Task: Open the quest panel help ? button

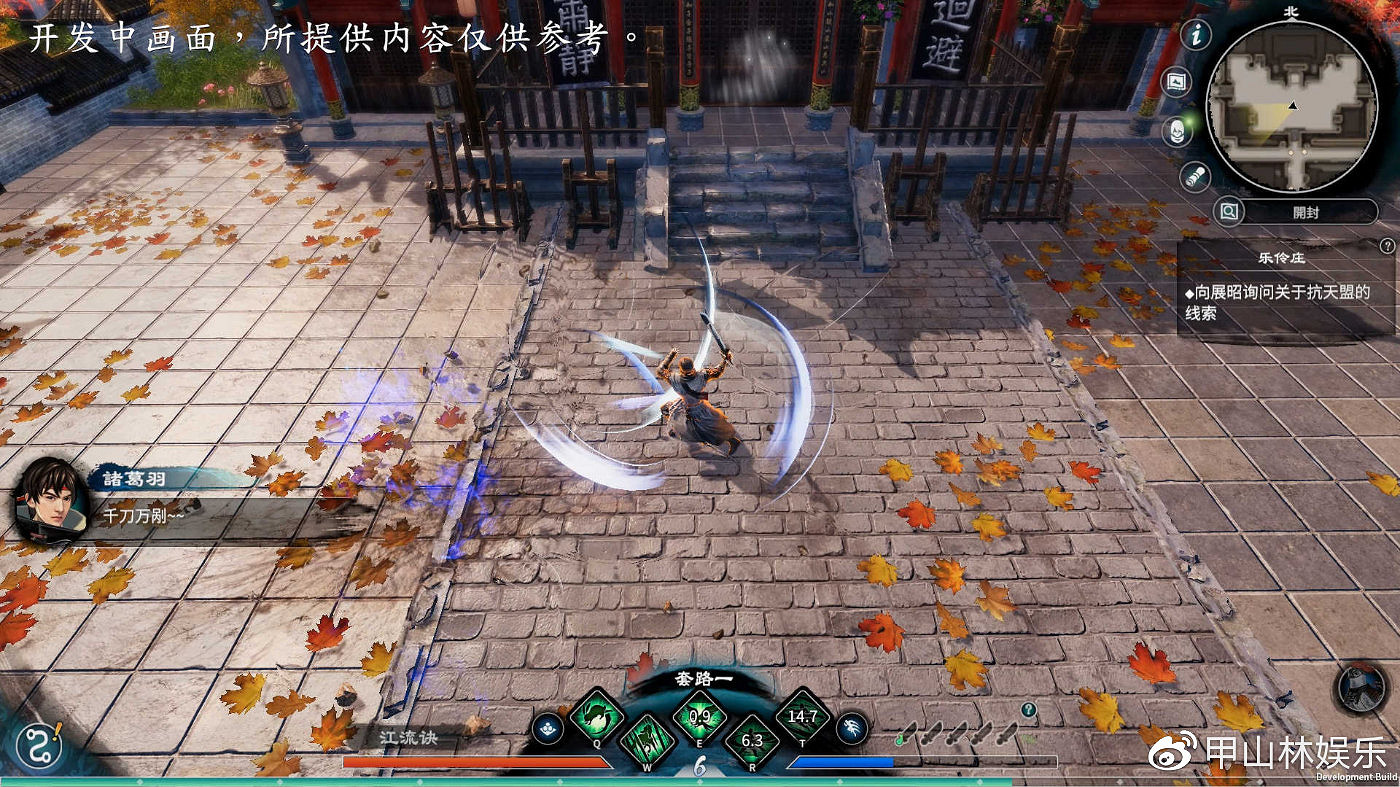Action: pos(1388,244)
